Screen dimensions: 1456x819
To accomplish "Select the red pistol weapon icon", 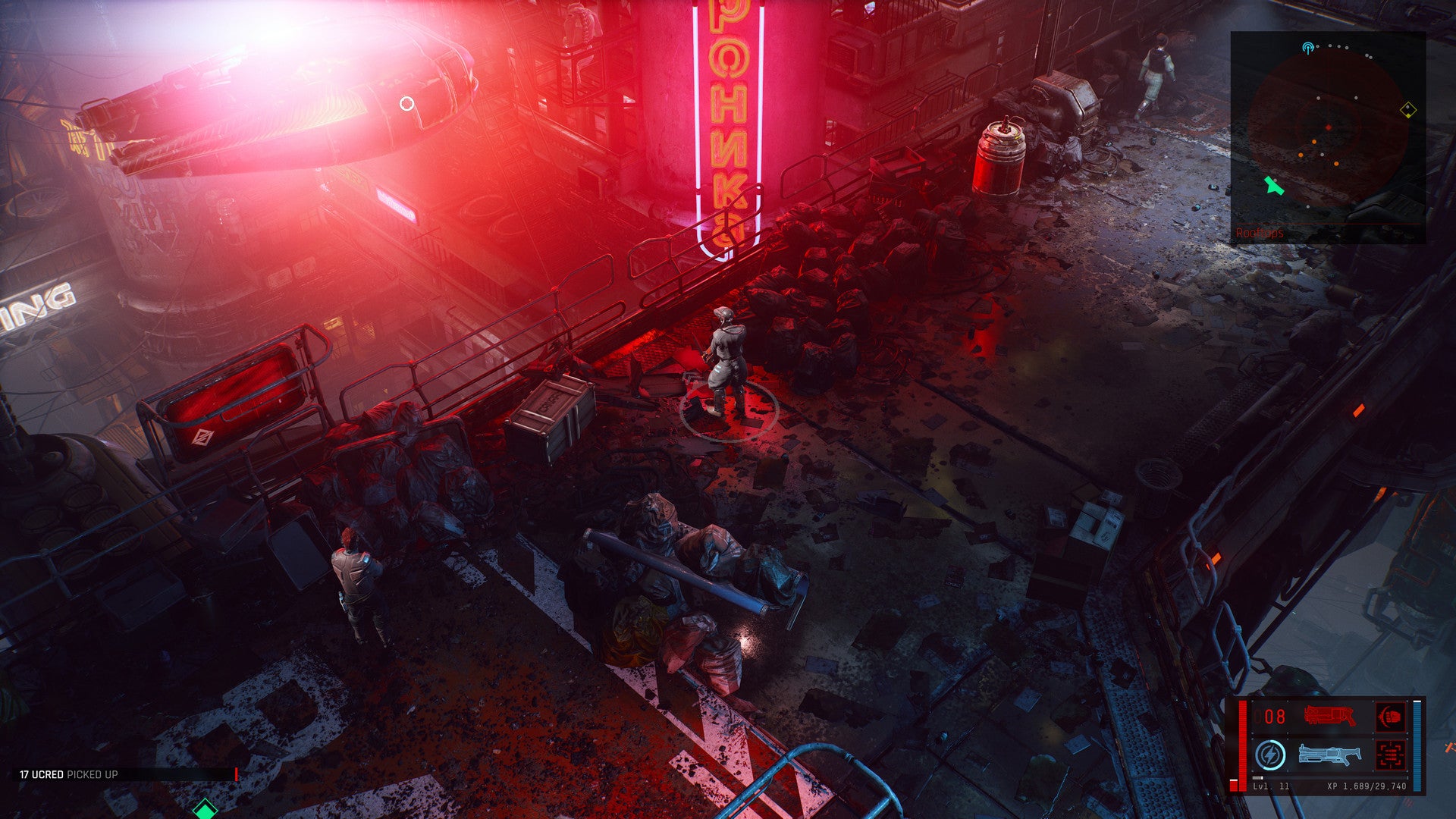I will [1329, 716].
